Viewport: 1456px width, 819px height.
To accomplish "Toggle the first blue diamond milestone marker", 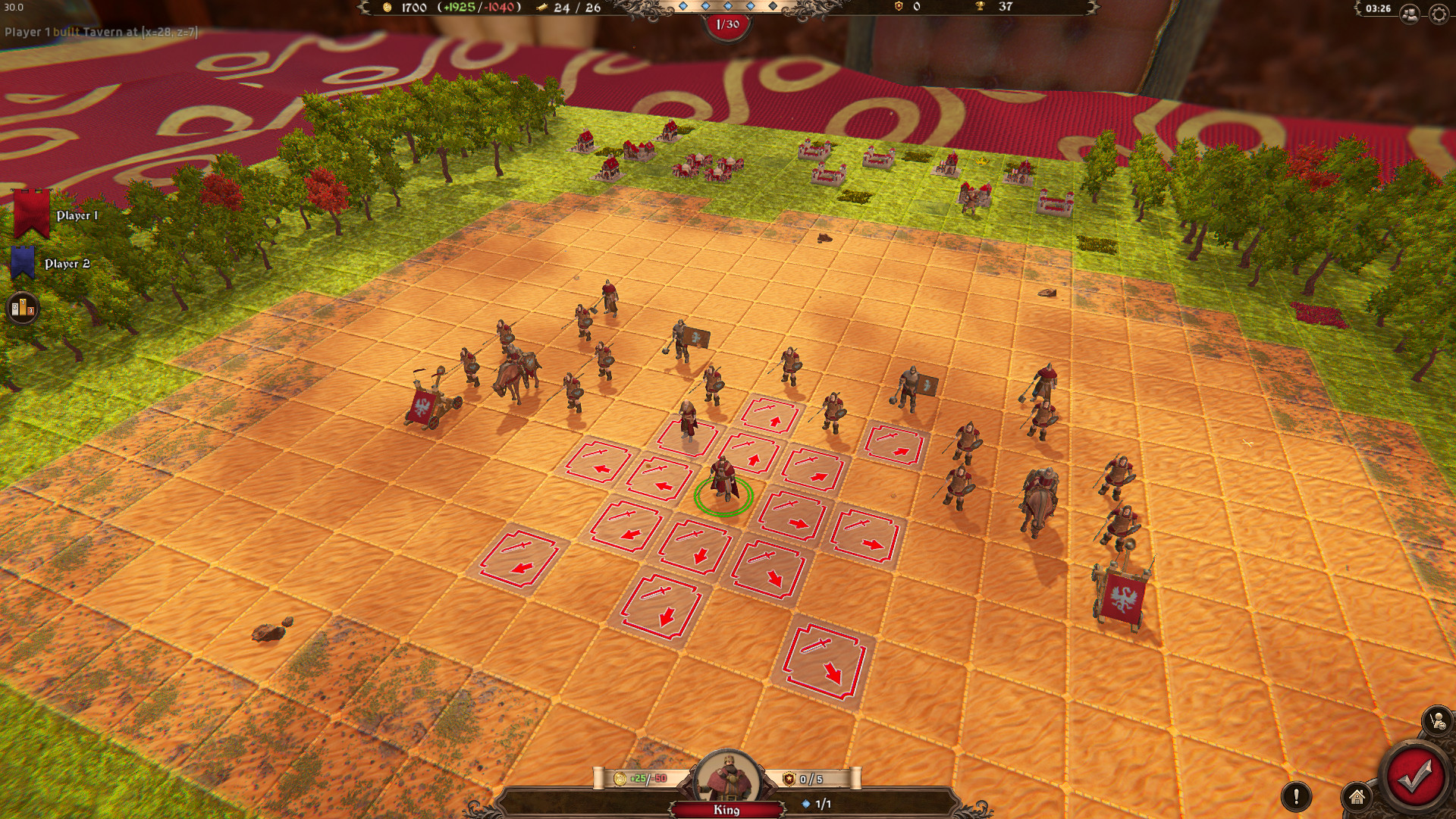I will click(x=685, y=5).
